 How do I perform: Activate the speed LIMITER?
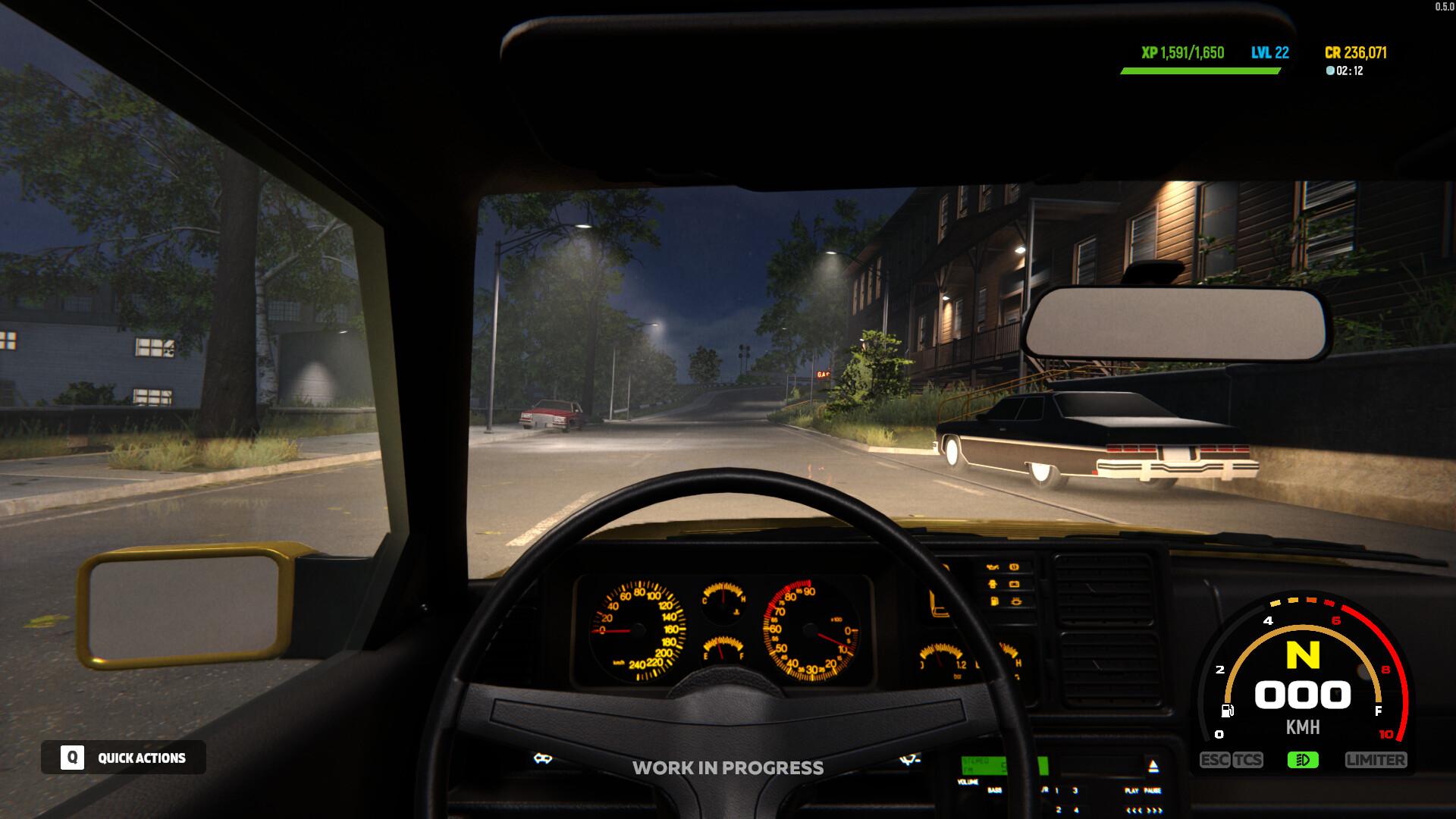point(1376,759)
